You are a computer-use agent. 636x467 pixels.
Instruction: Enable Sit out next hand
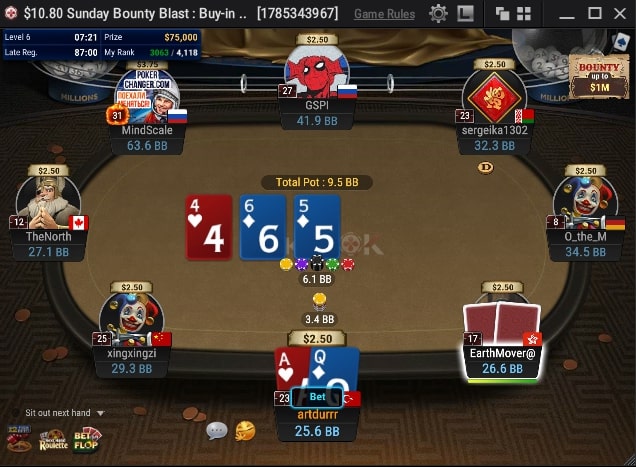click(58, 413)
